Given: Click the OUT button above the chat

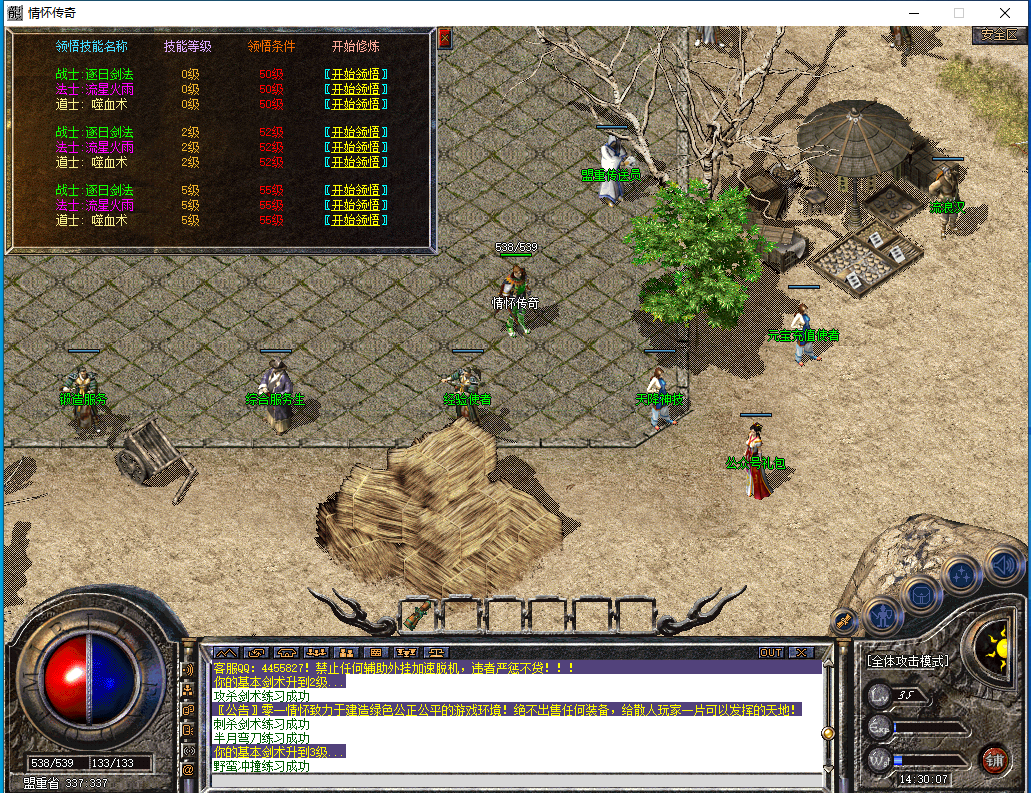Looking at the screenshot, I should click(x=771, y=653).
